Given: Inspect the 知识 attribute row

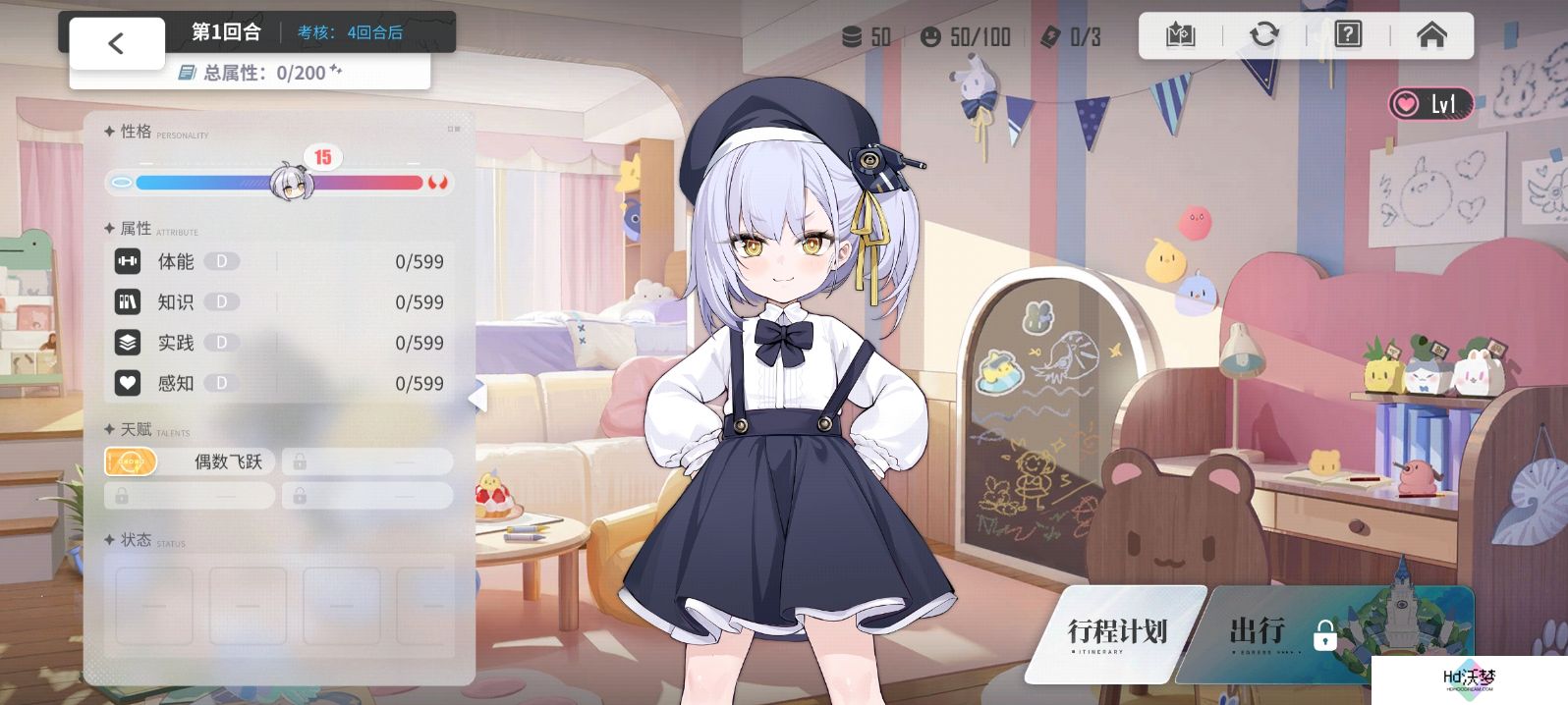Looking at the screenshot, I should point(280,302).
